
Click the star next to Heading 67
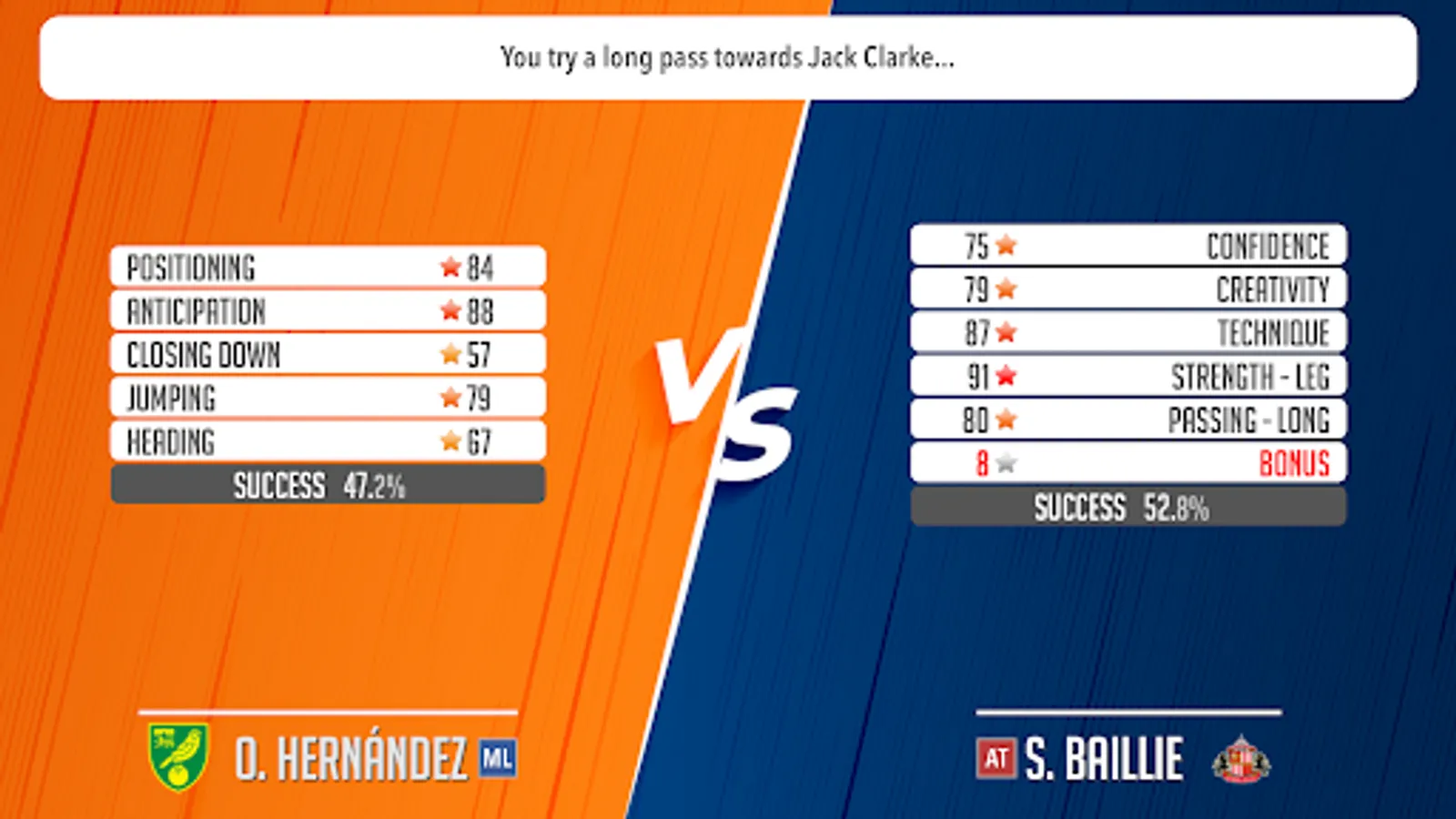pos(449,440)
